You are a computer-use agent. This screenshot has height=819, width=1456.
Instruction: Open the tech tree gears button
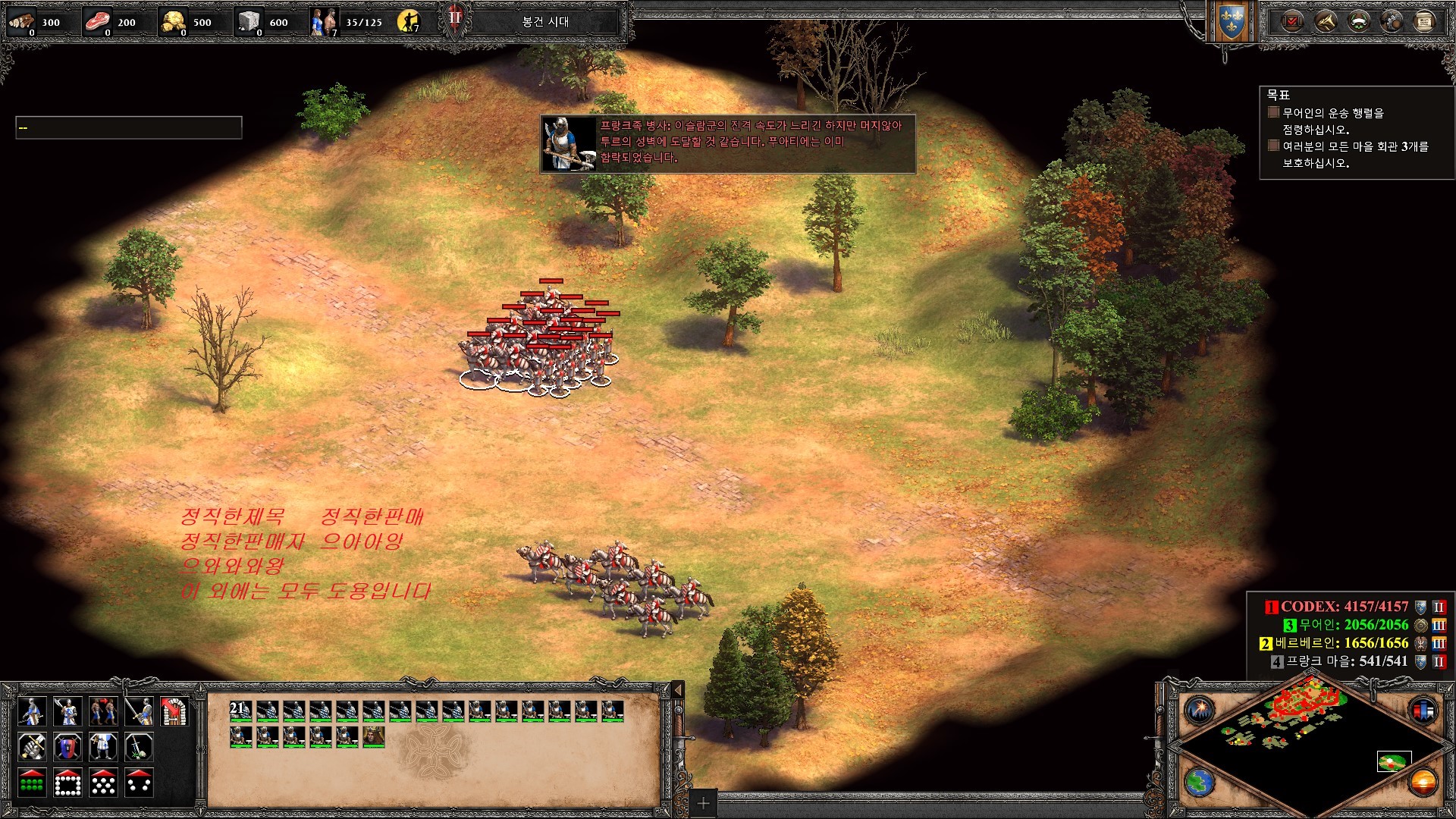[1392, 22]
